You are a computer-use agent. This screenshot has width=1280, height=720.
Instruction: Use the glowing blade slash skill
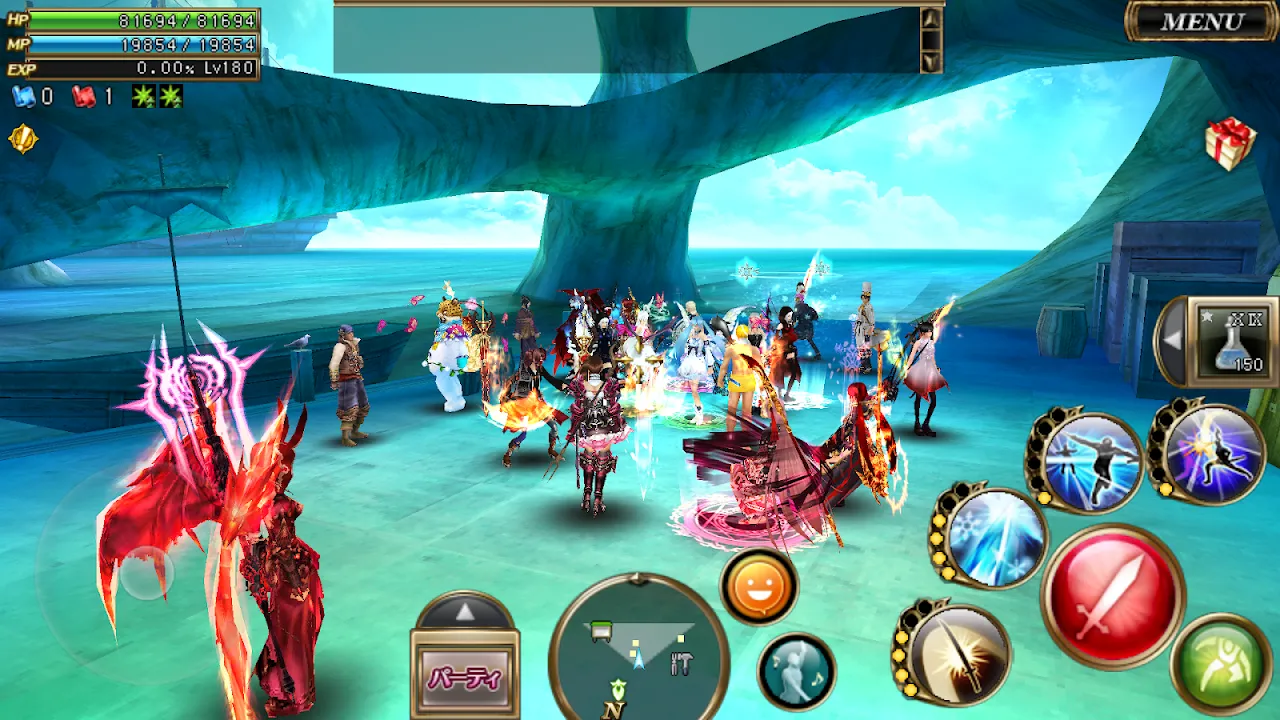tap(954, 655)
